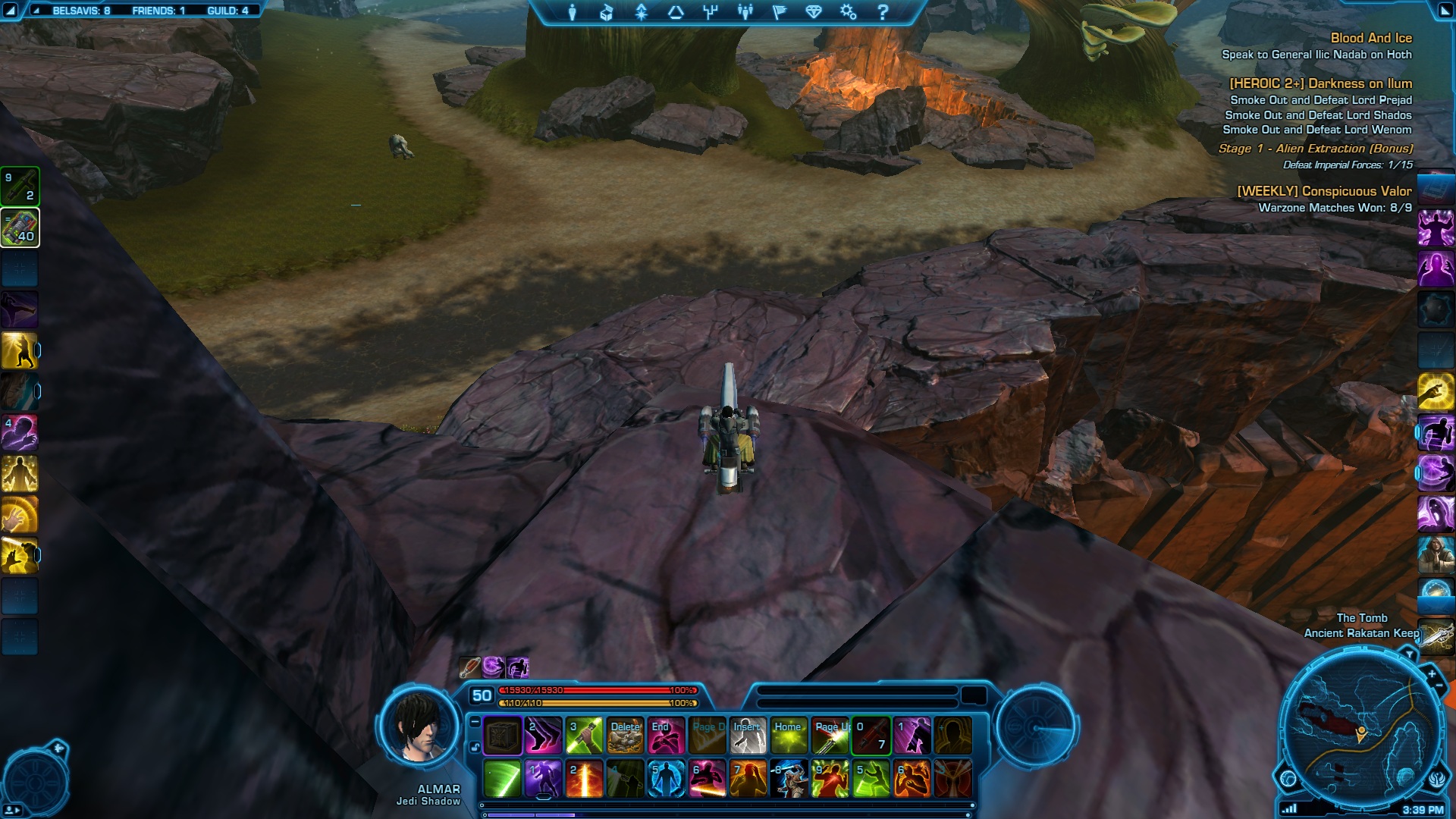This screenshot has width=1456, height=819.
Task: Use the crate item in the first hotbar slot
Action: pyautogui.click(x=502, y=736)
